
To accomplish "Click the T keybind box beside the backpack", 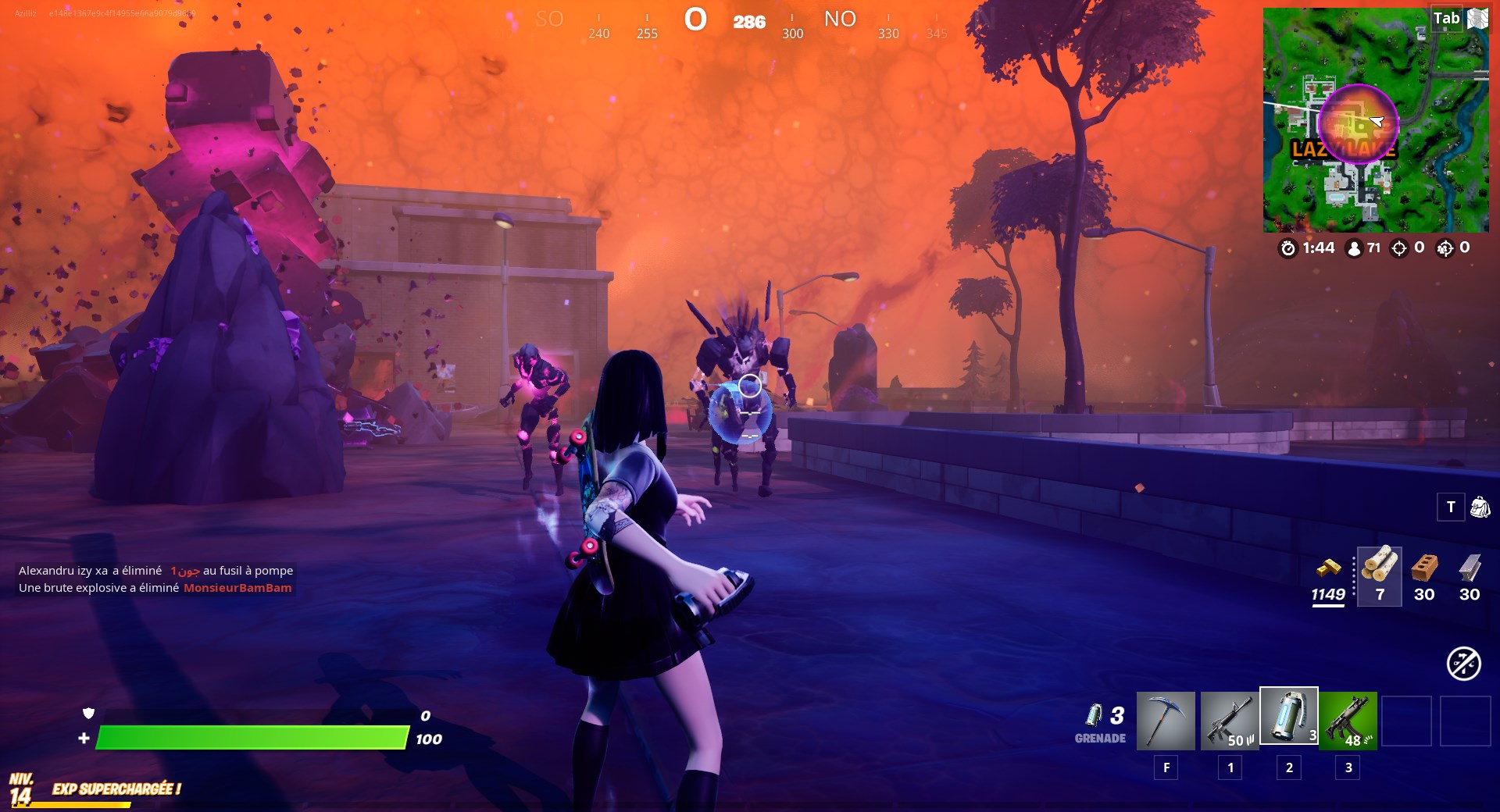I will tap(1451, 507).
